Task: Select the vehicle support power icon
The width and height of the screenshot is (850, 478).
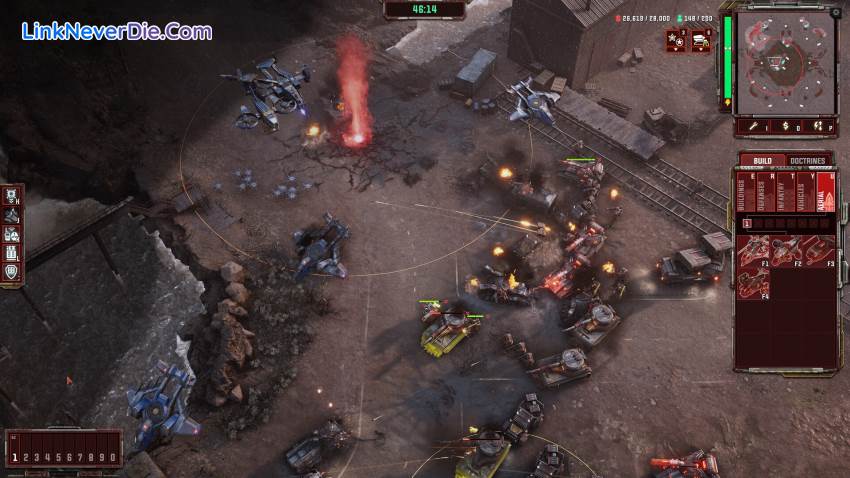Action: click(700, 40)
